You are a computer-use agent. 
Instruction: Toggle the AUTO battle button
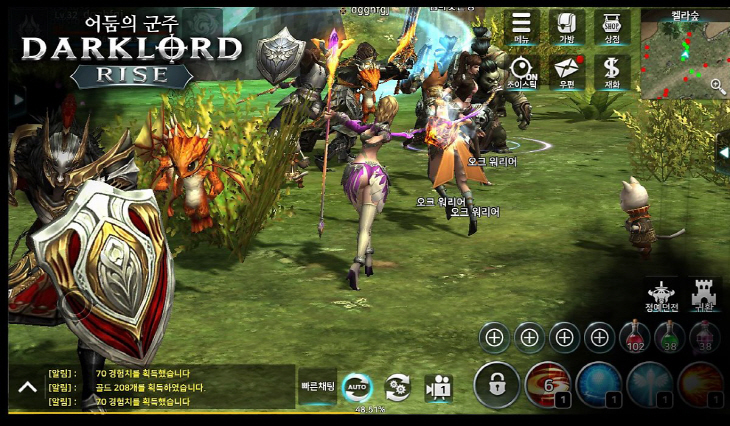click(357, 386)
